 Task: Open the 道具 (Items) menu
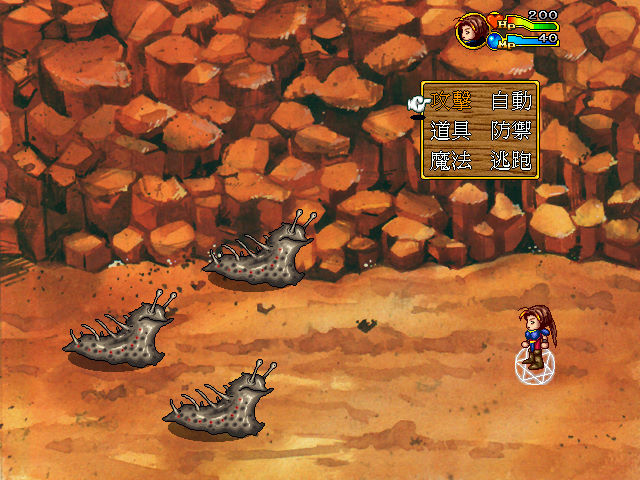(x=451, y=131)
